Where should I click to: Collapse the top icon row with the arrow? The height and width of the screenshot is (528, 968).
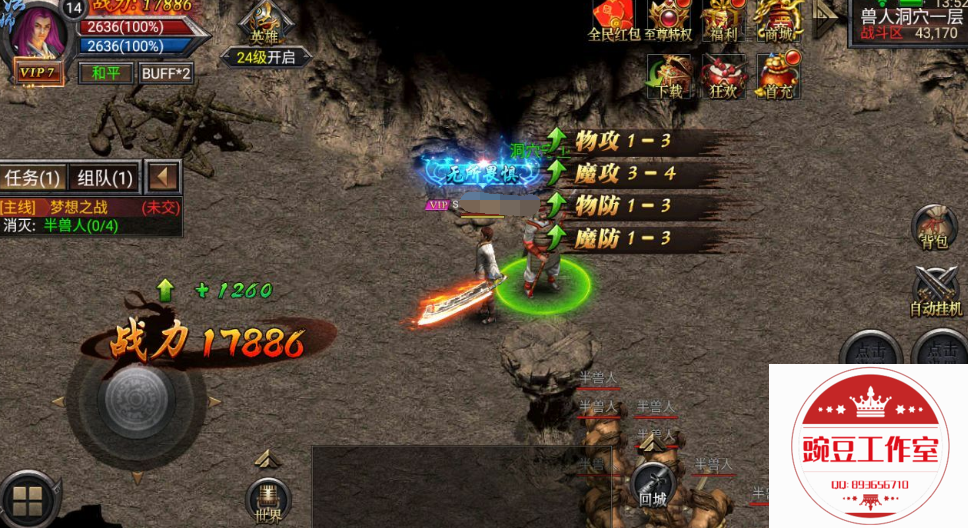826,18
